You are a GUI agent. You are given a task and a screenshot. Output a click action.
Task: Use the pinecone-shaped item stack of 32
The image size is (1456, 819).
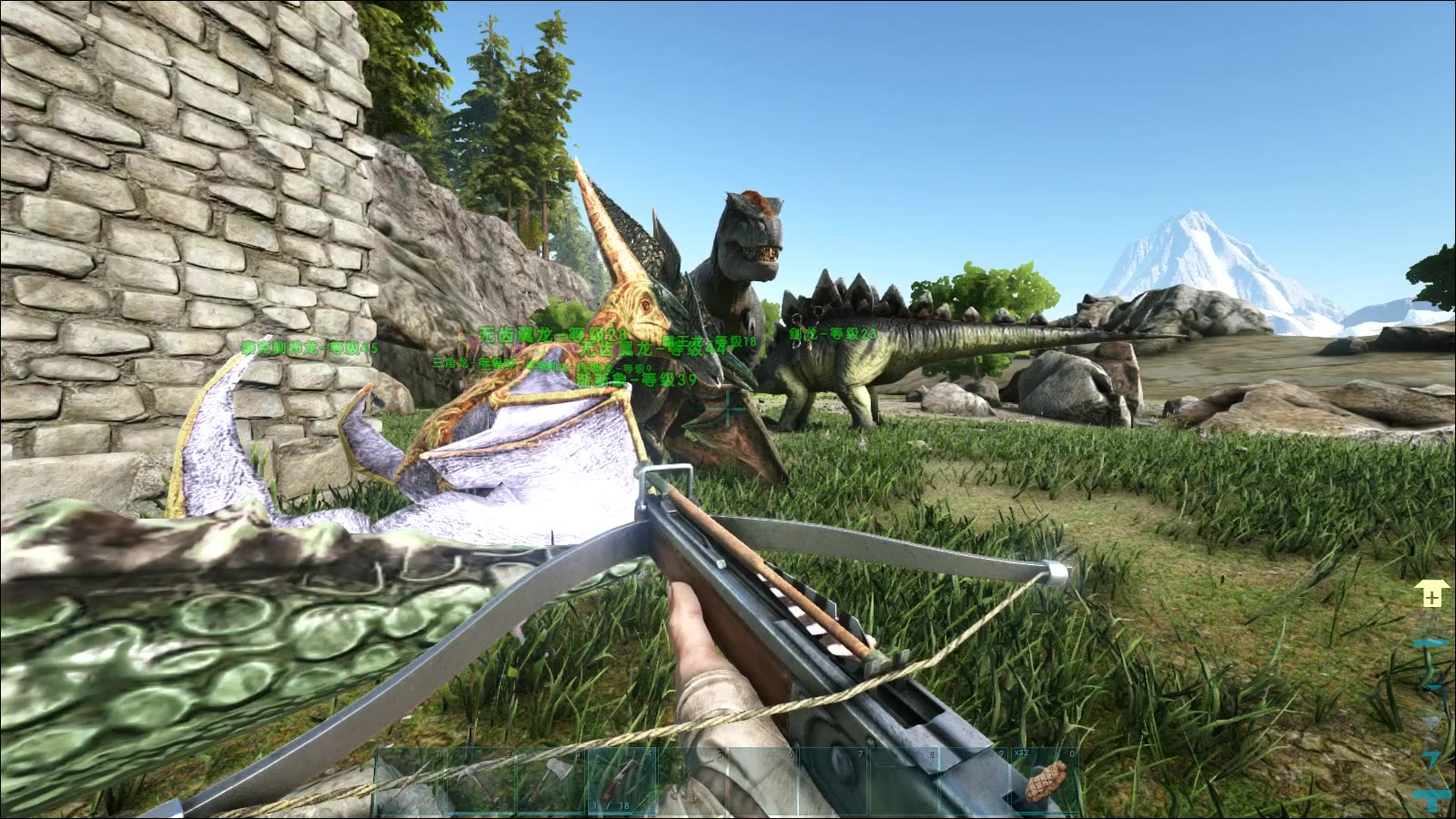pyautogui.click(x=1045, y=781)
